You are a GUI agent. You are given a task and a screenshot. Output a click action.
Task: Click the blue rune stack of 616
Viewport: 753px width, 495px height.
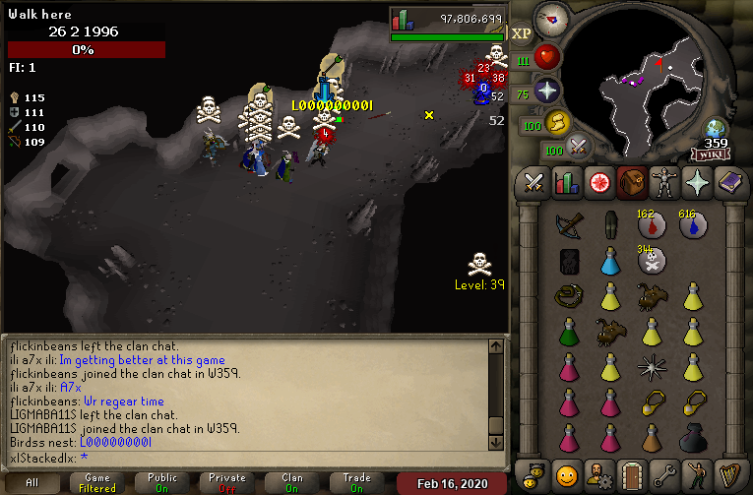click(692, 226)
